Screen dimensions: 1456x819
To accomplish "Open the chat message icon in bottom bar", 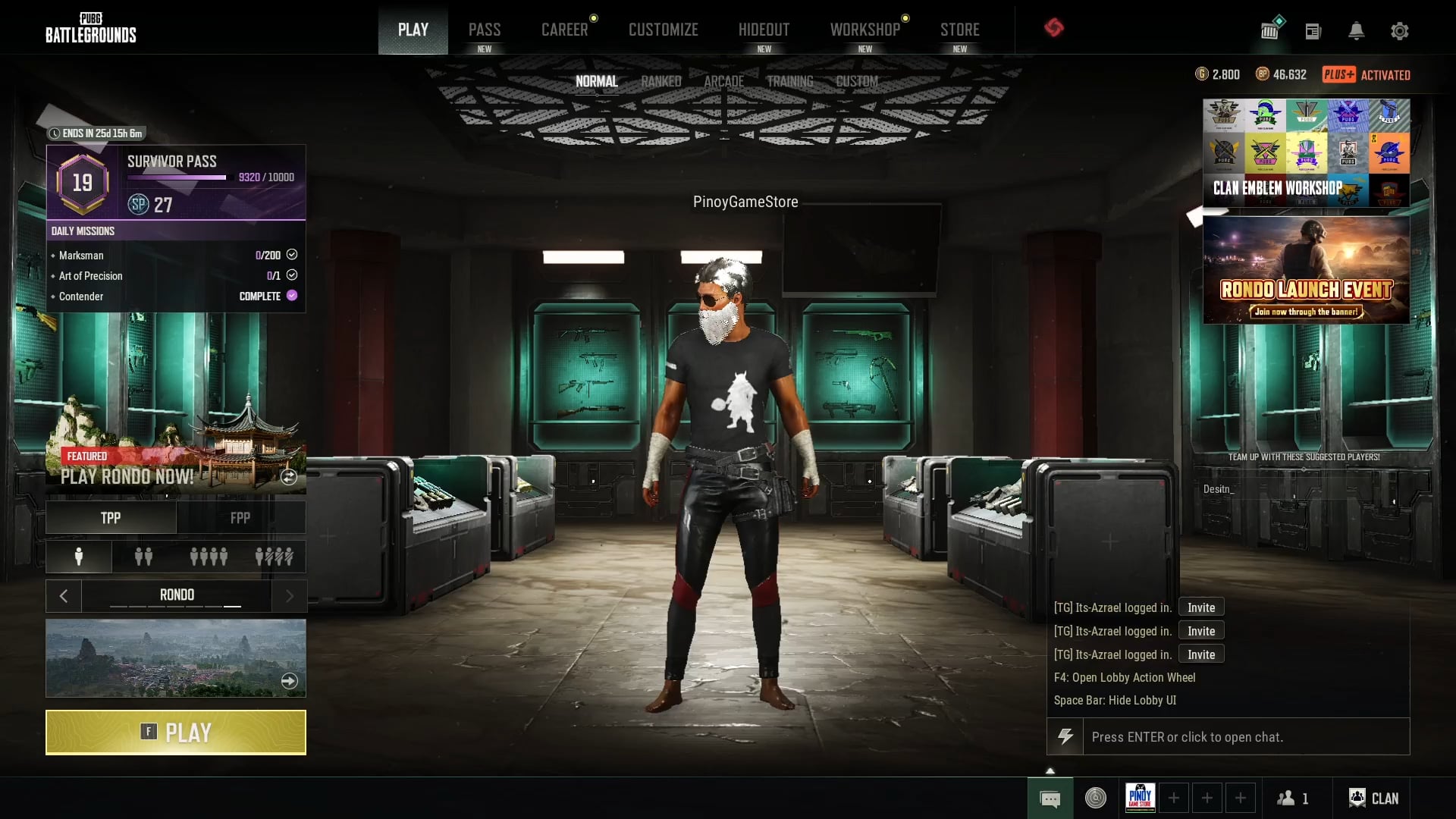I will (x=1050, y=798).
